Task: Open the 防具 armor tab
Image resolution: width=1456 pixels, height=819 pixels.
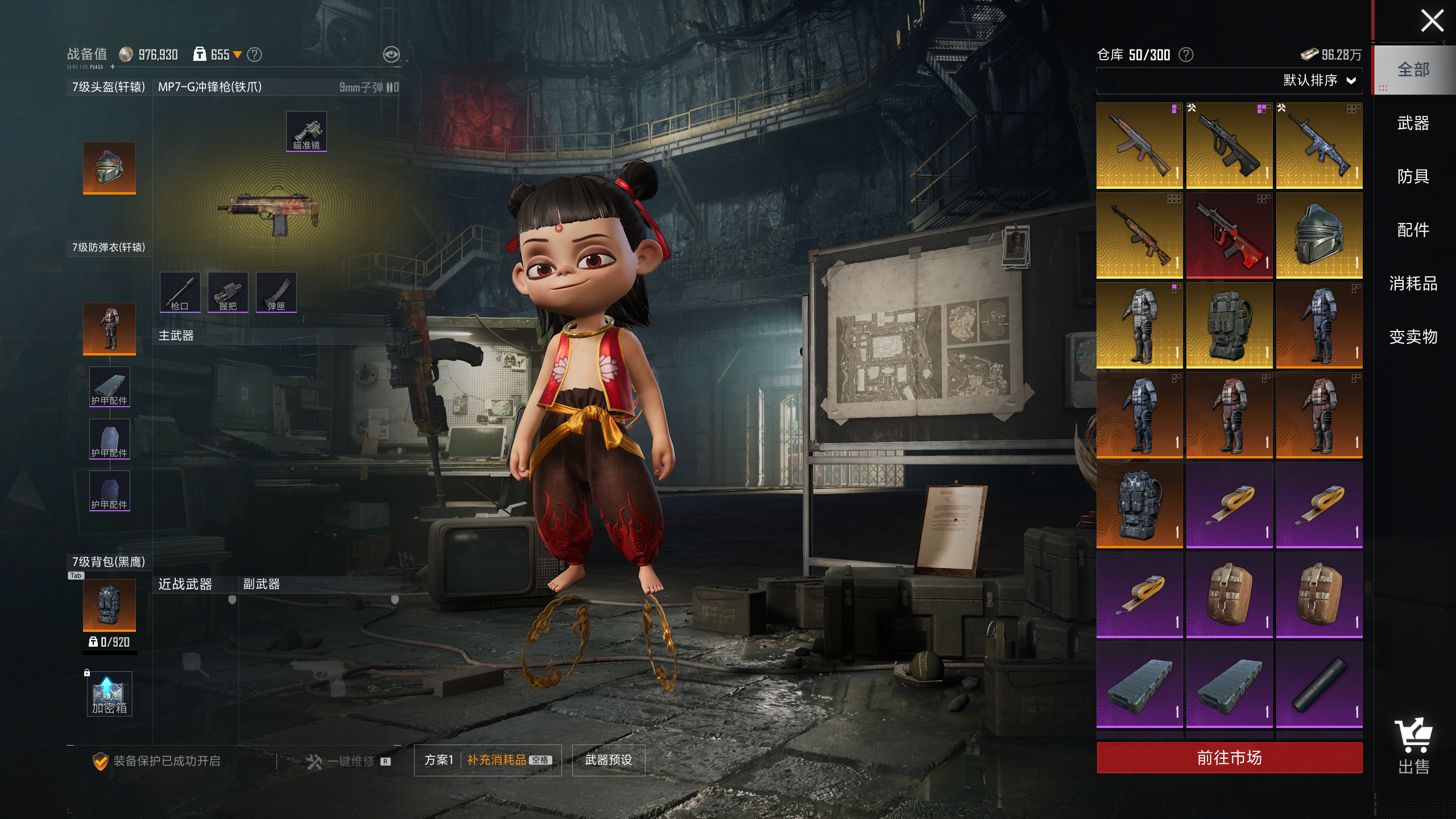Action: (1413, 176)
